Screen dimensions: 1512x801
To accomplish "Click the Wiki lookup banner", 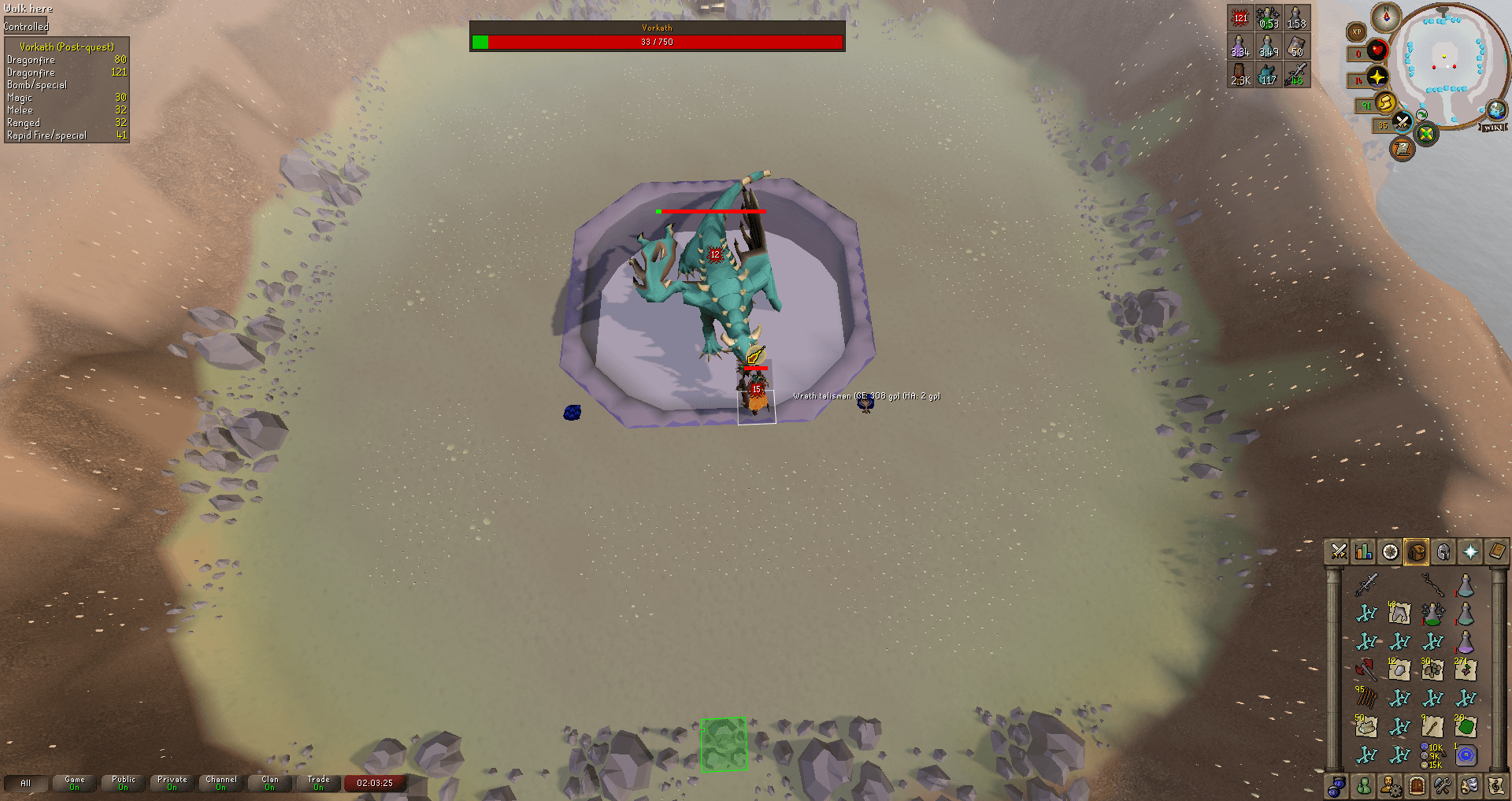I will (1492, 128).
